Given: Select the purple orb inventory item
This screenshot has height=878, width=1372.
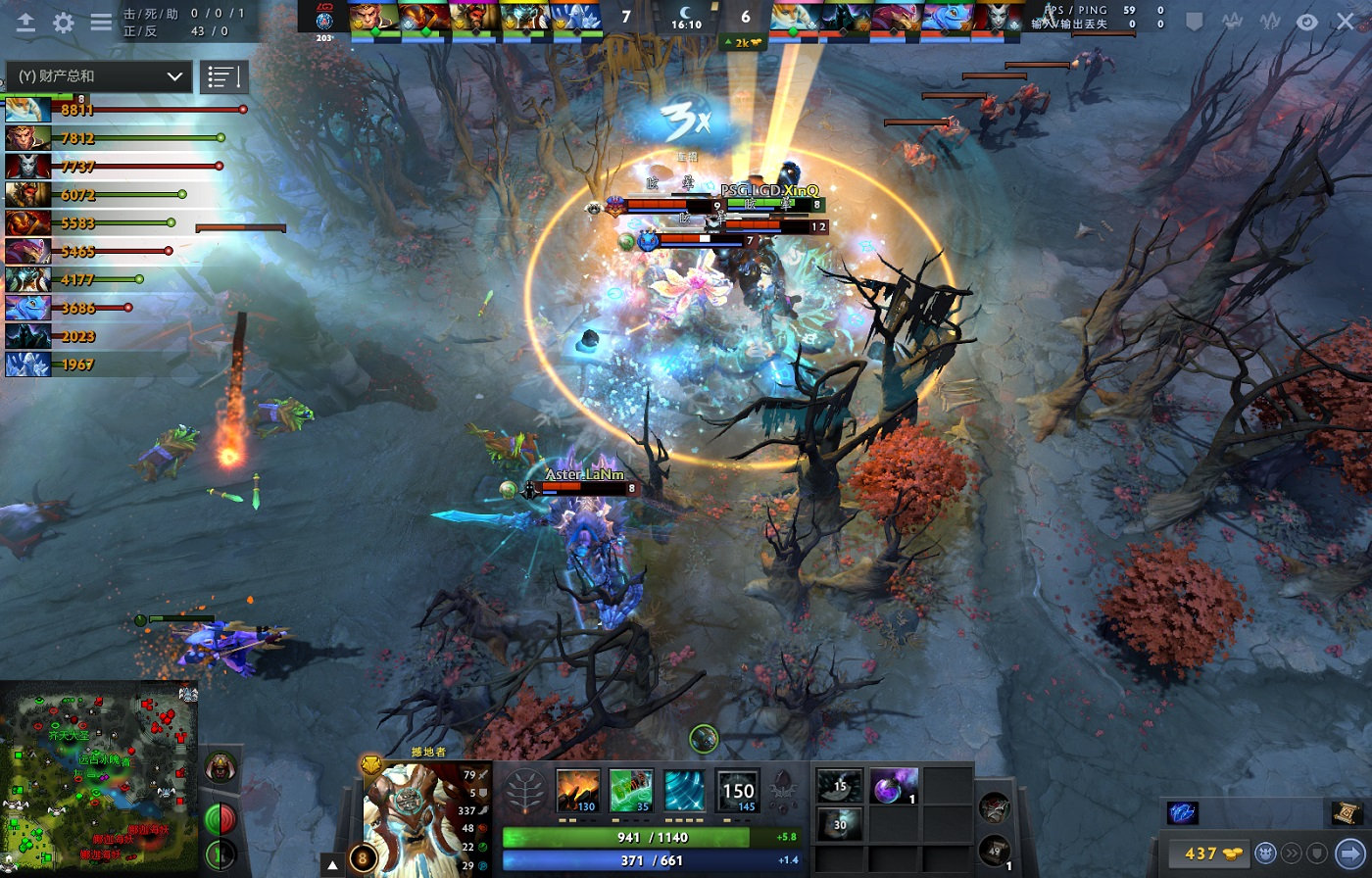Looking at the screenshot, I should (894, 785).
